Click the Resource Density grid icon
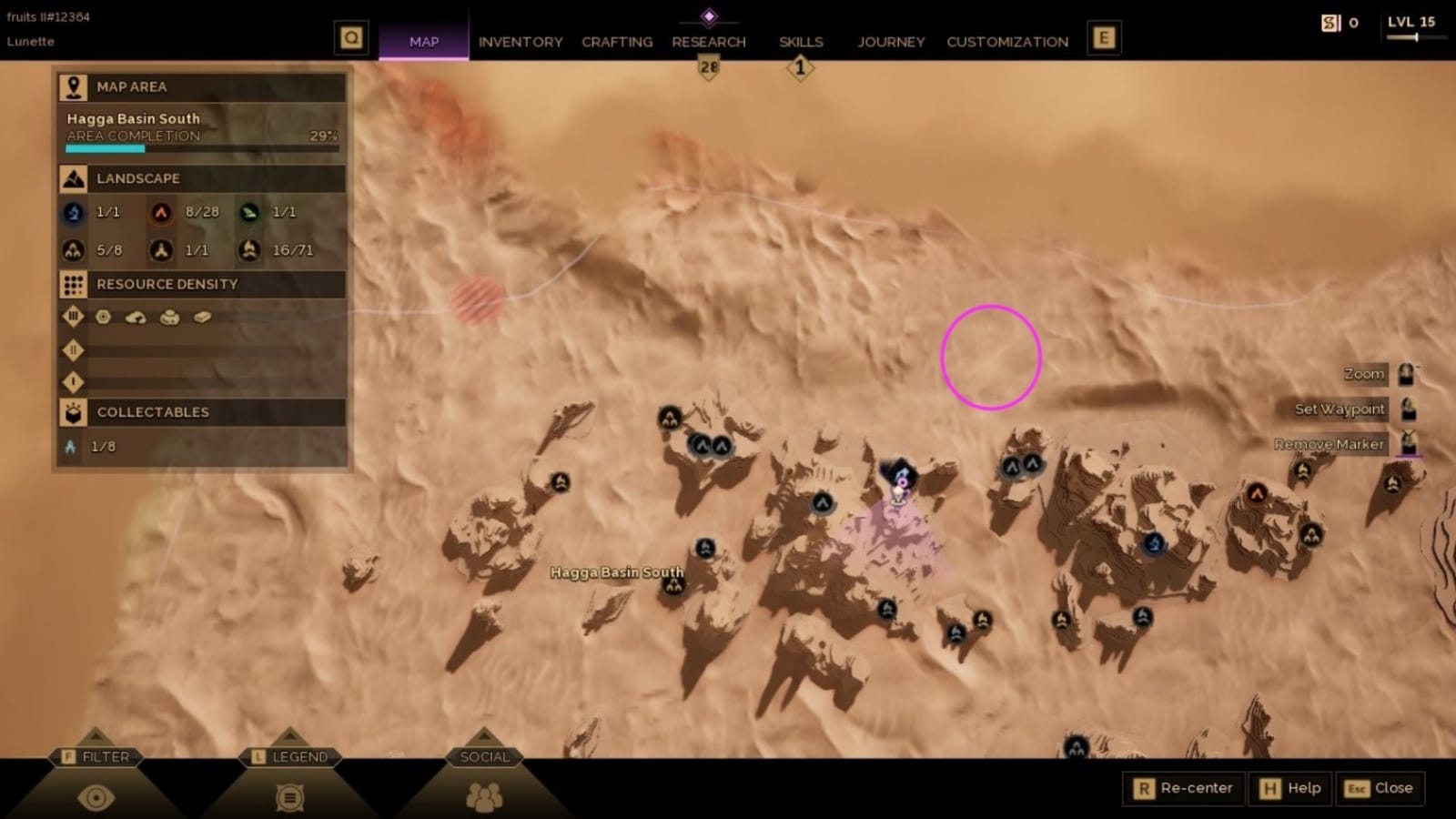This screenshot has width=1456, height=819. click(x=73, y=285)
